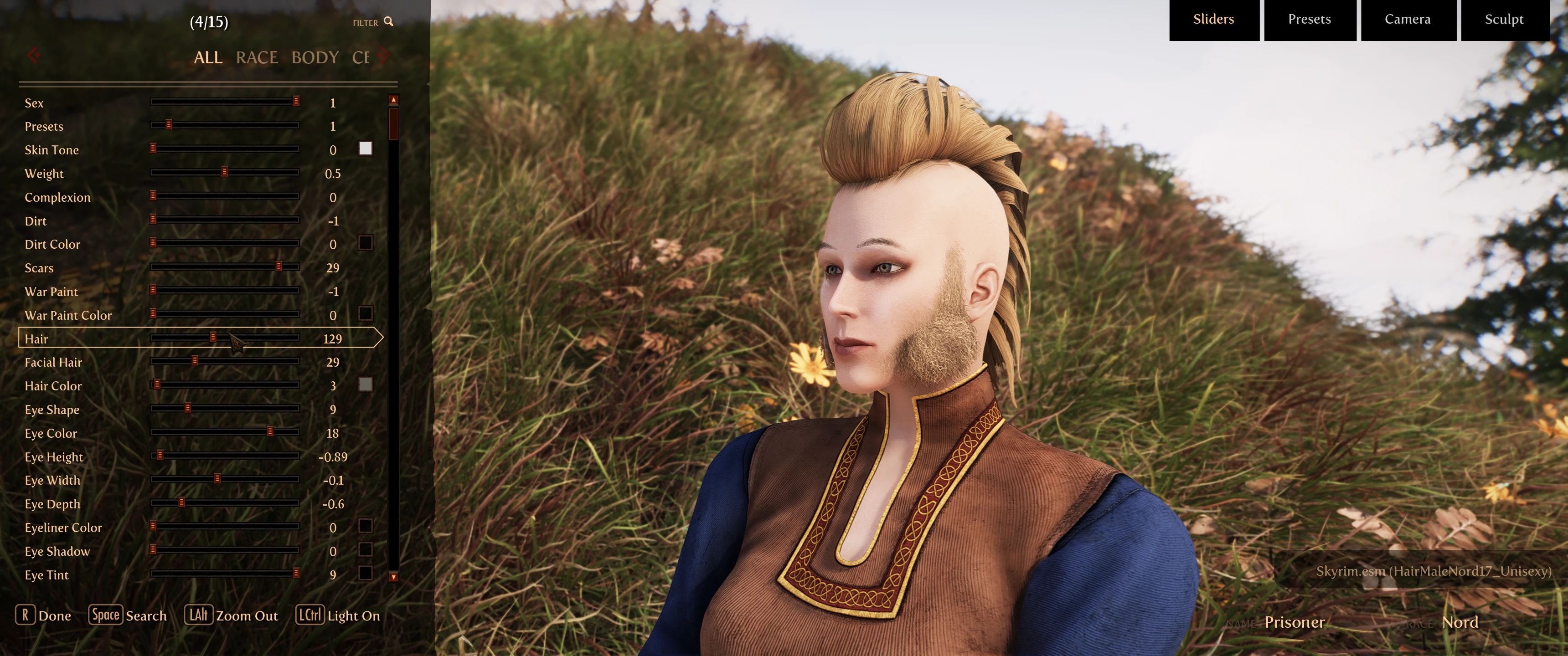Click the right red chevron for more categories
This screenshot has width=1568, height=656.
(383, 55)
